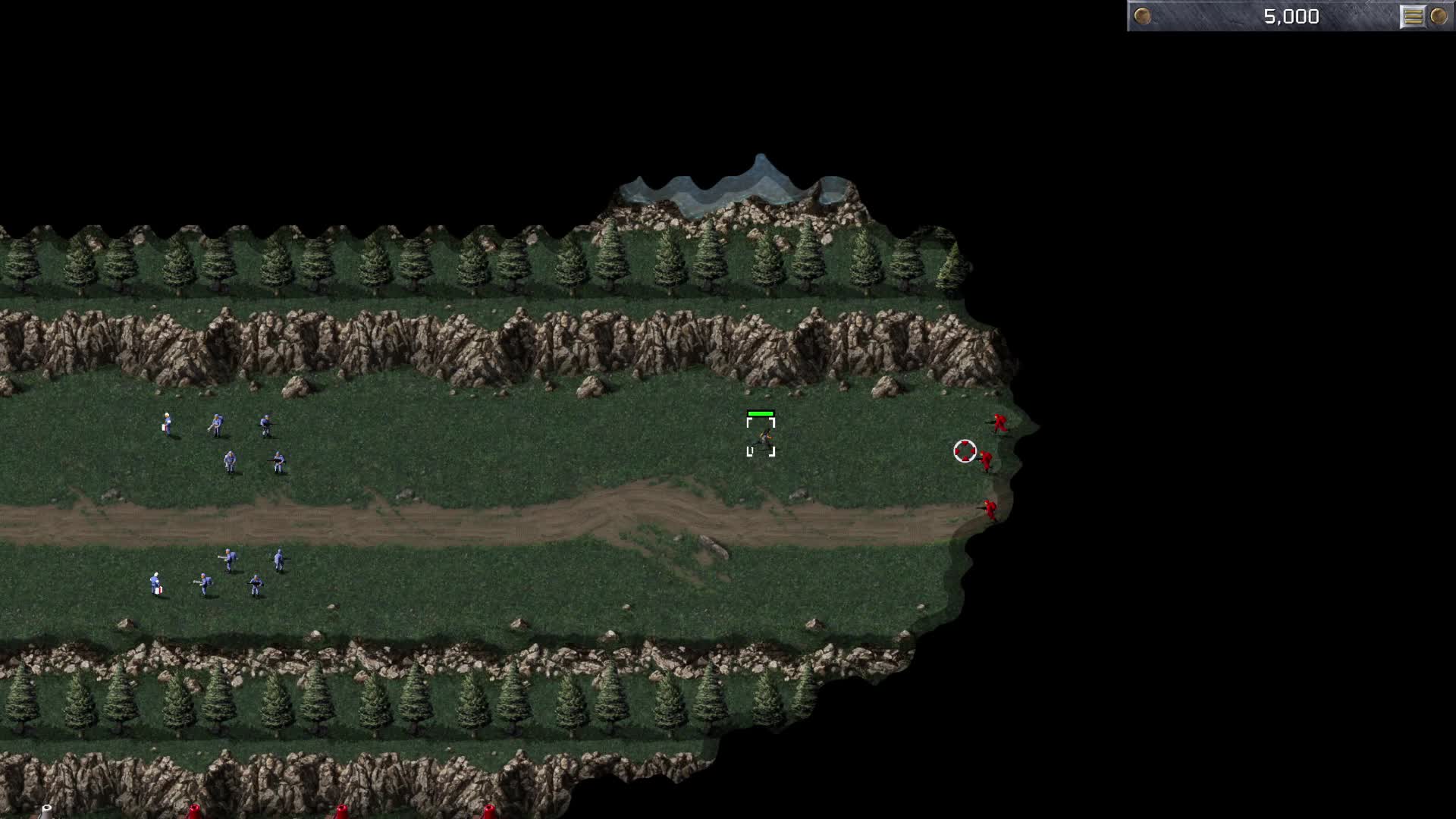Screen dimensions: 1456x819
Task: Click the red attack reticle on the enemy soldier
Action: [965, 452]
